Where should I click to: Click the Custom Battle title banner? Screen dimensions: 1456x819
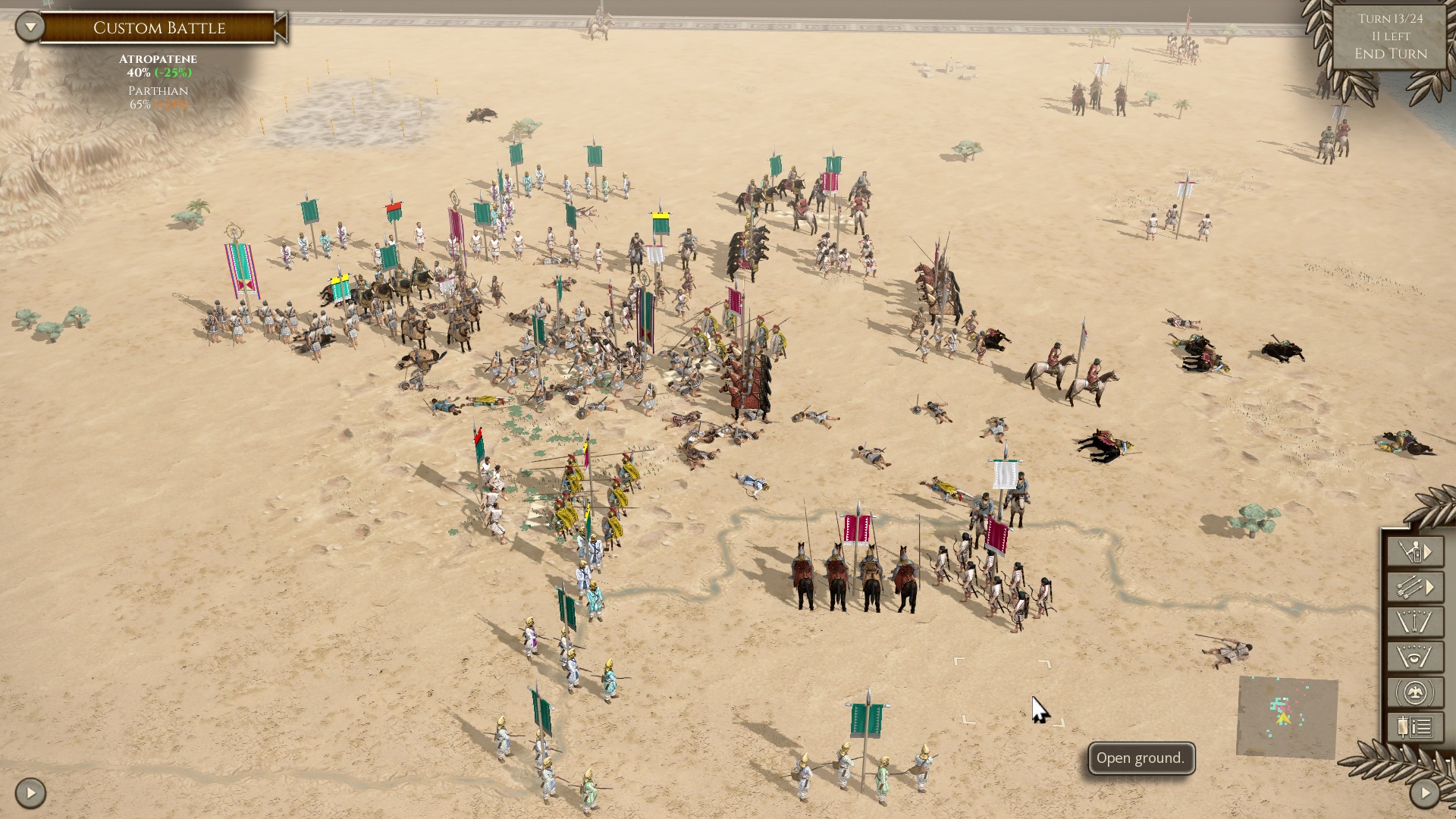(159, 27)
